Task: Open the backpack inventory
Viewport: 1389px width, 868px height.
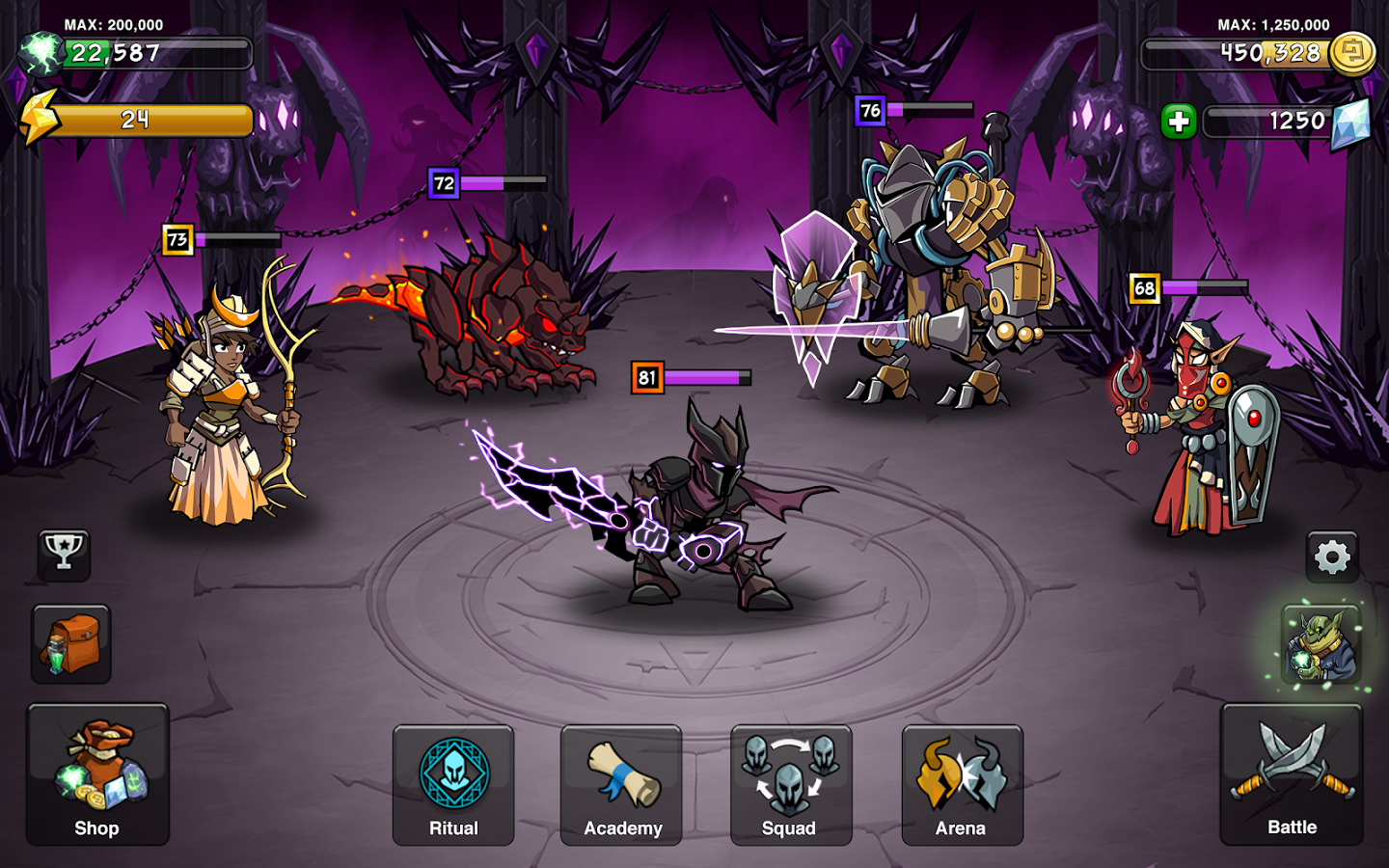Action: click(x=71, y=644)
